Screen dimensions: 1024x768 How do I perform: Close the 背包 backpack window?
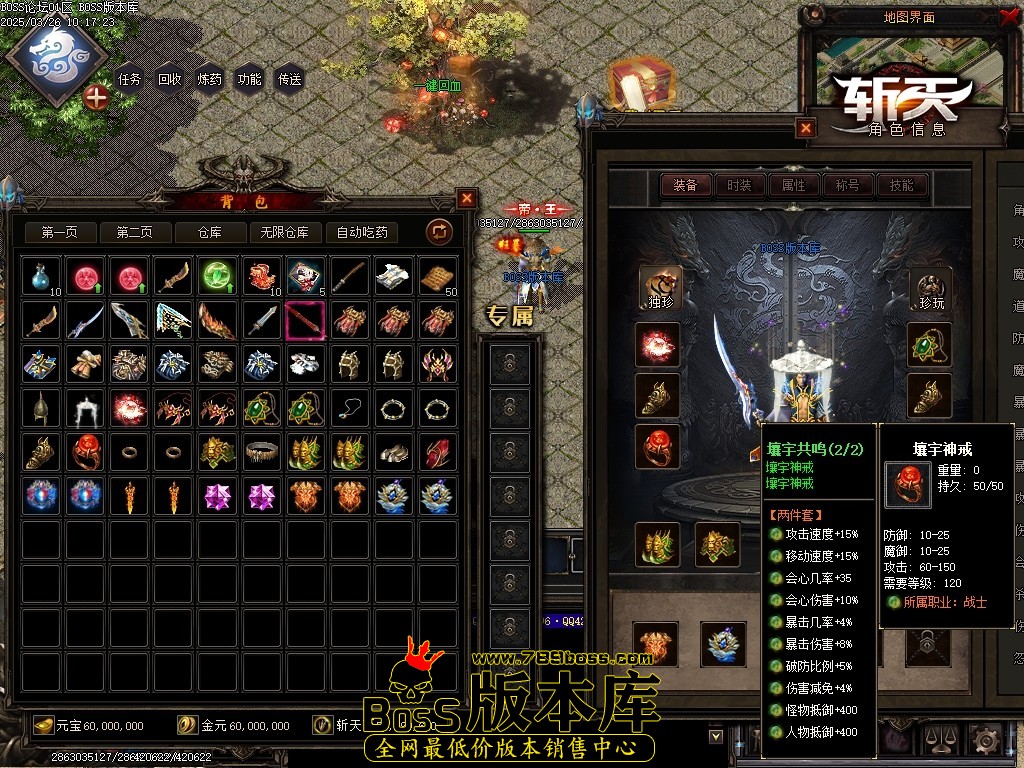click(467, 198)
